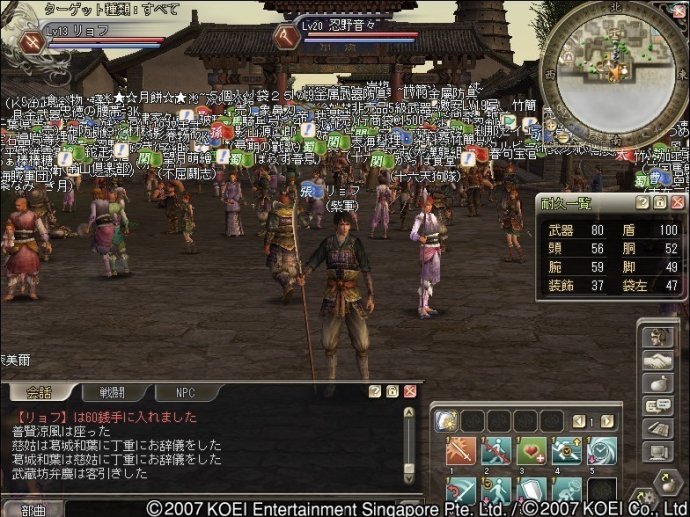Activate the heart with plus healing skill

point(529,451)
